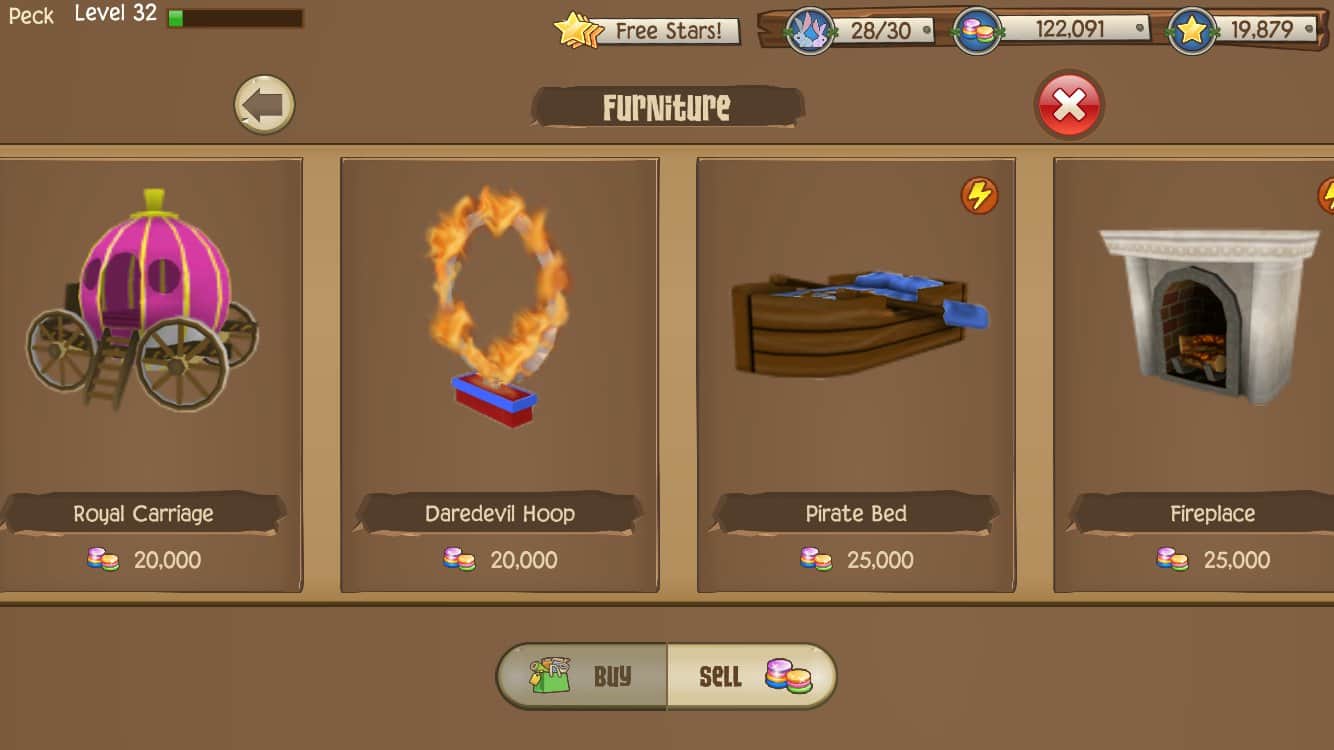This screenshot has height=750, width=1334.
Task: Open the Free Stars offer
Action: click(648, 31)
